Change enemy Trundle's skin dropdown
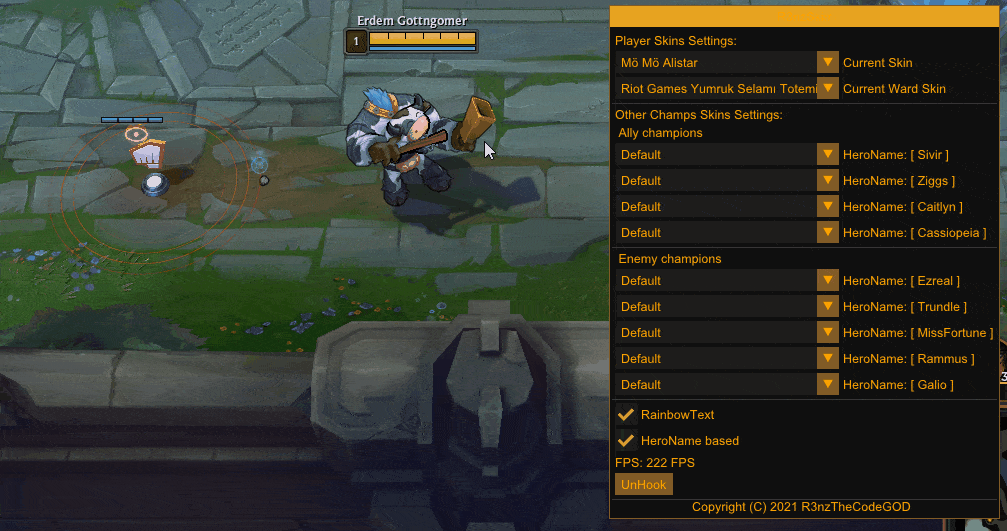Screen dimensions: 1007x531 pyautogui.click(x=827, y=307)
